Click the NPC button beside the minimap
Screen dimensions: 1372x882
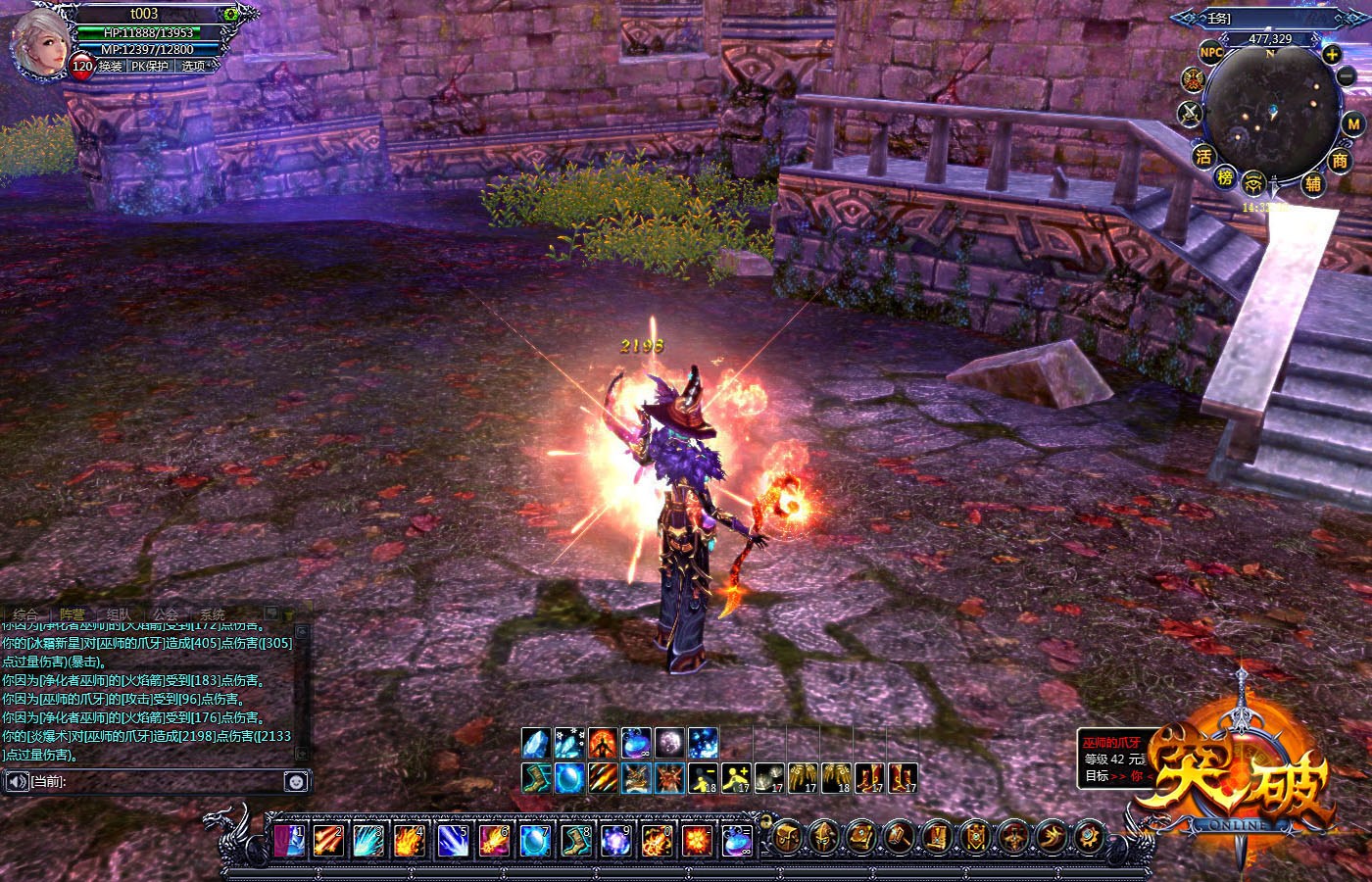1212,52
